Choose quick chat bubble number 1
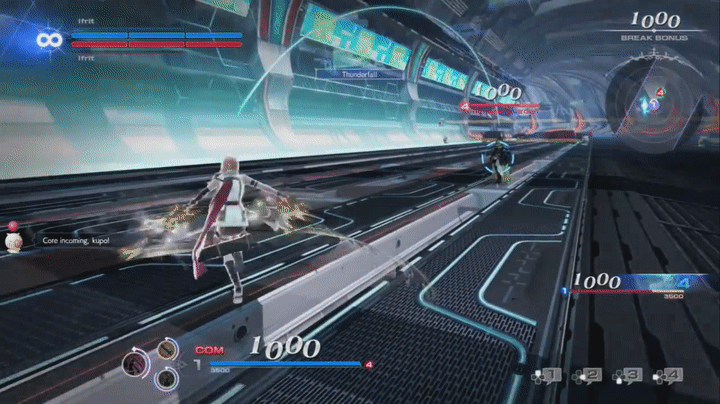This screenshot has width=720, height=404. [549, 376]
